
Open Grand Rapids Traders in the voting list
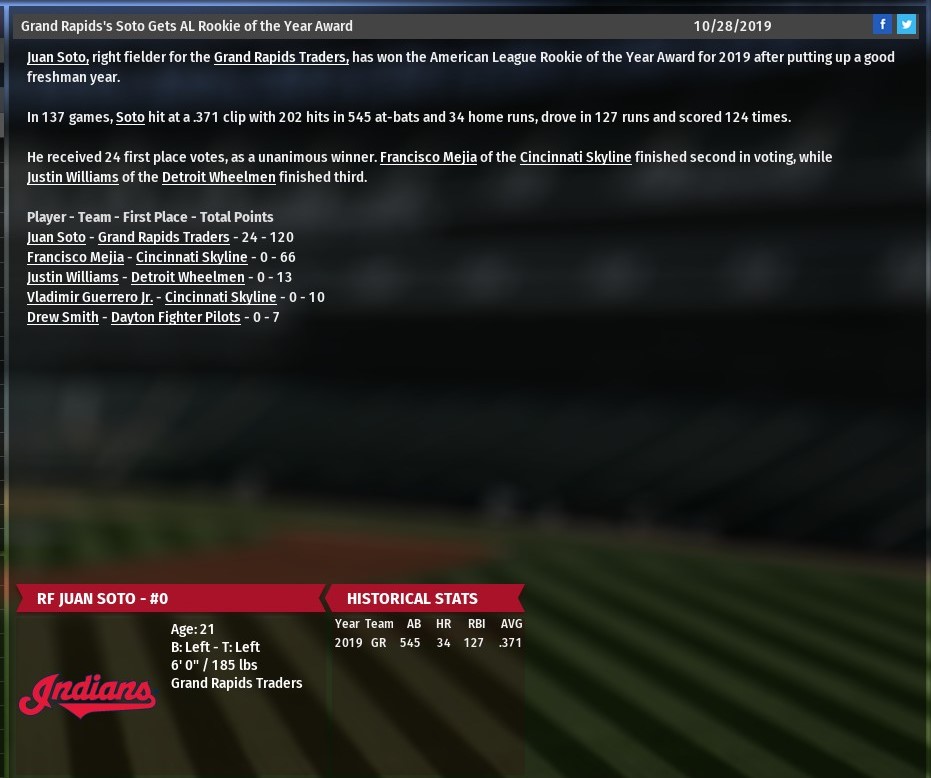pyautogui.click(x=163, y=237)
